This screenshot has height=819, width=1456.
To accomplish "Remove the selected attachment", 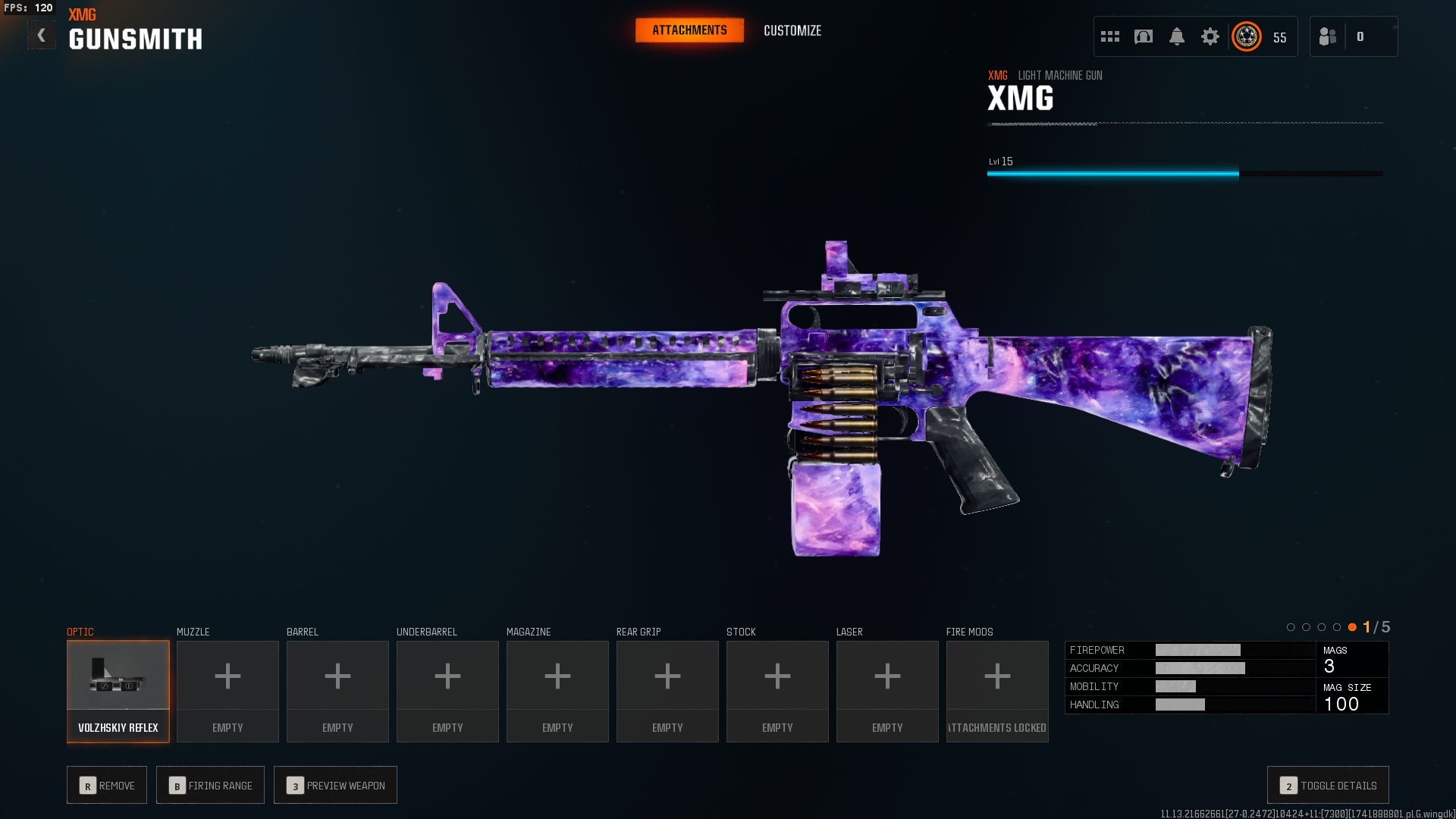I will click(107, 785).
